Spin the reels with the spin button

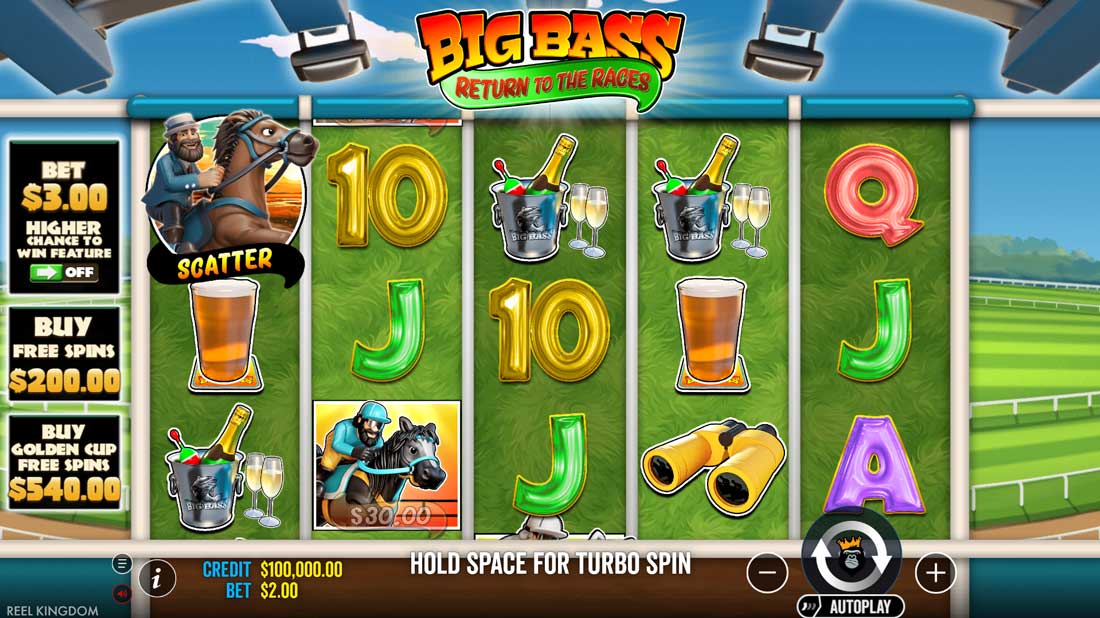click(851, 559)
